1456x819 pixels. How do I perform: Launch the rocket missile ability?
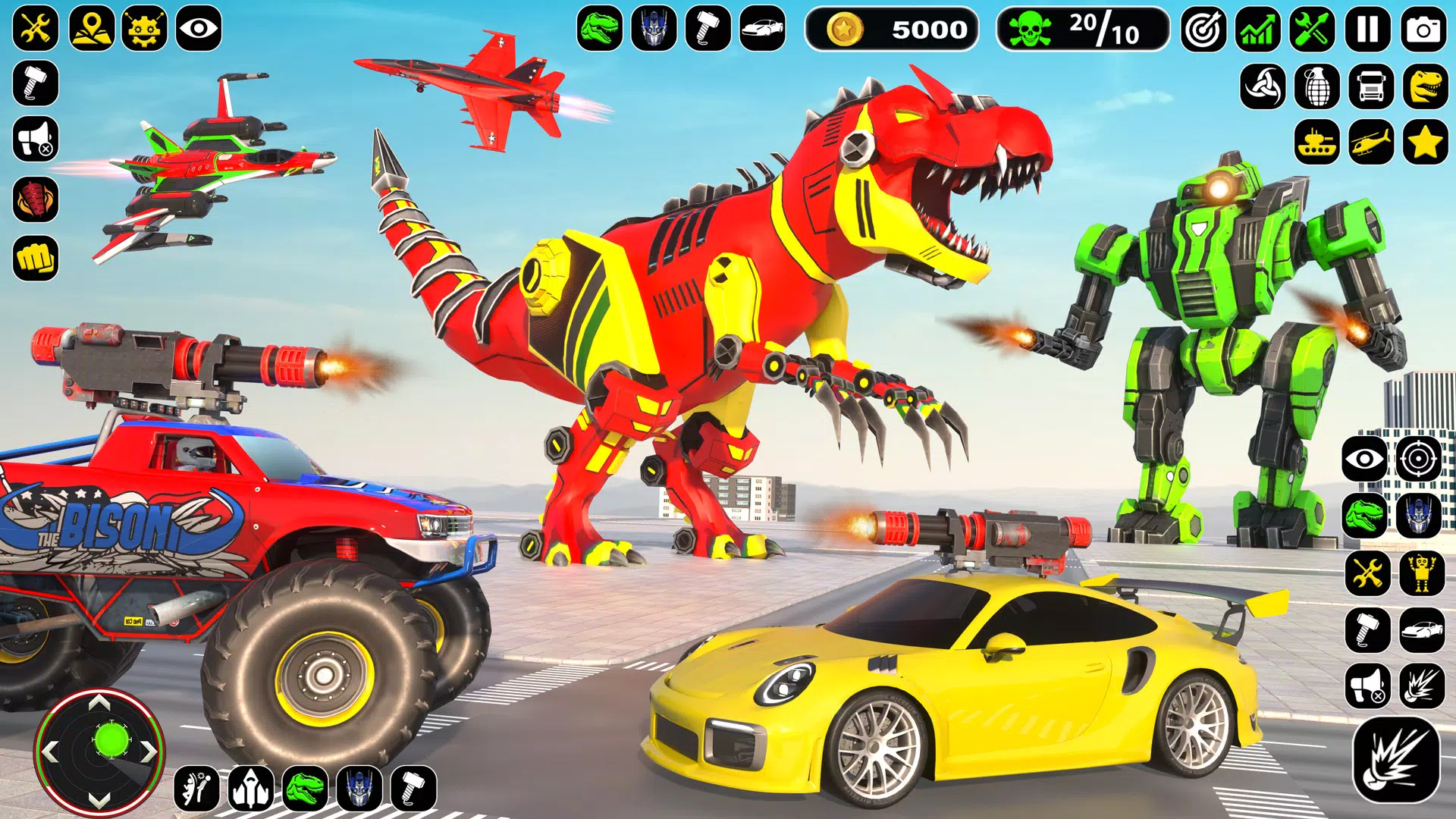(251, 789)
